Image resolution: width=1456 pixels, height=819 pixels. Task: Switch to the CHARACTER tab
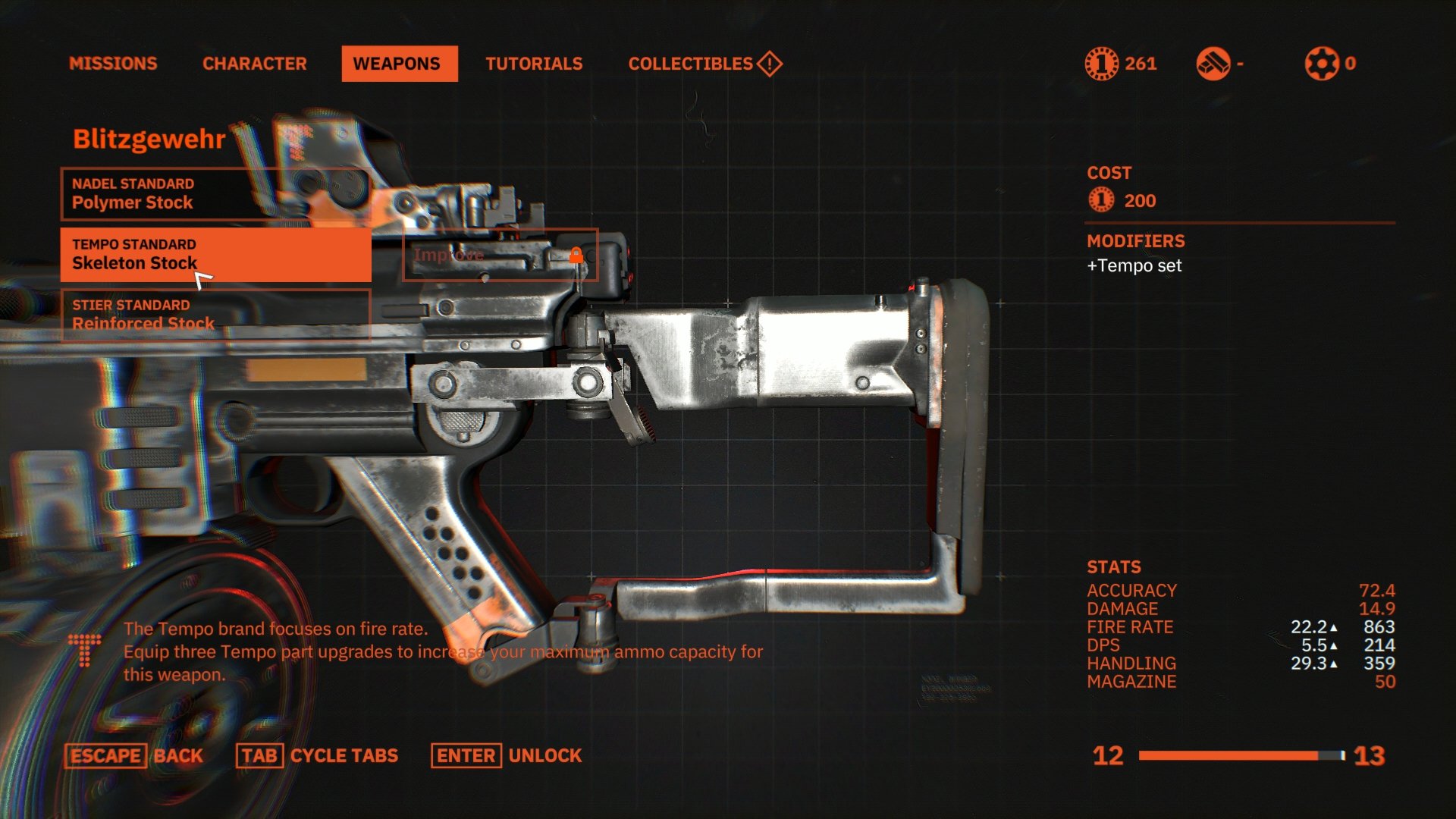pyautogui.click(x=255, y=64)
